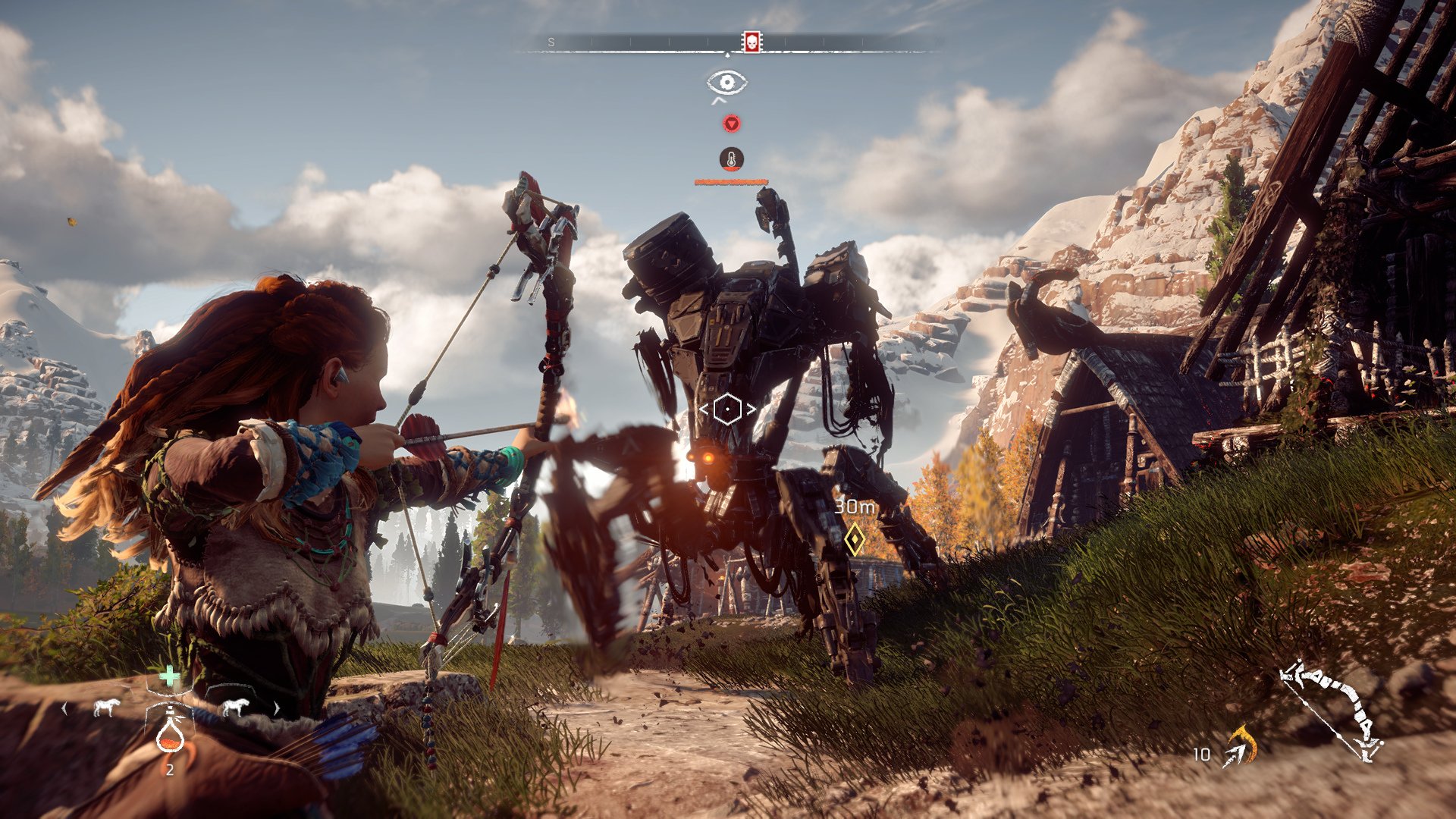Screen dimensions: 1456x819
Task: Select the awareness eye indicator
Action: pyautogui.click(x=728, y=82)
